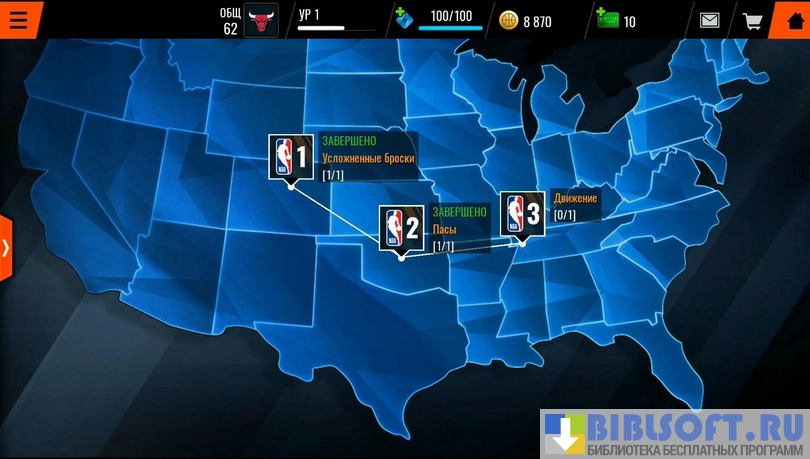The width and height of the screenshot is (810, 459).
Task: Tap the Chicago Bulls team logo
Action: click(x=262, y=20)
